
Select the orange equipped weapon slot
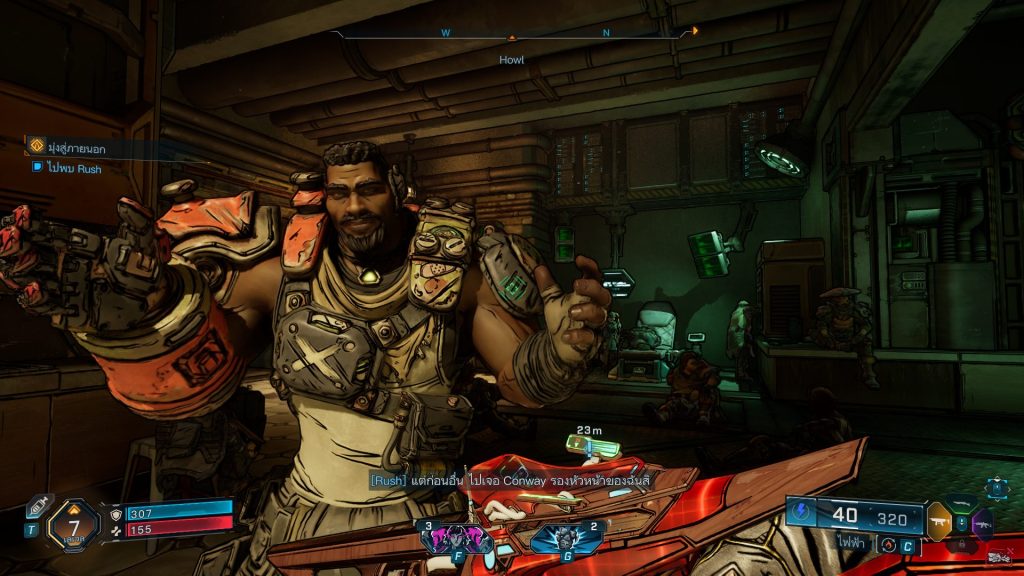939,520
